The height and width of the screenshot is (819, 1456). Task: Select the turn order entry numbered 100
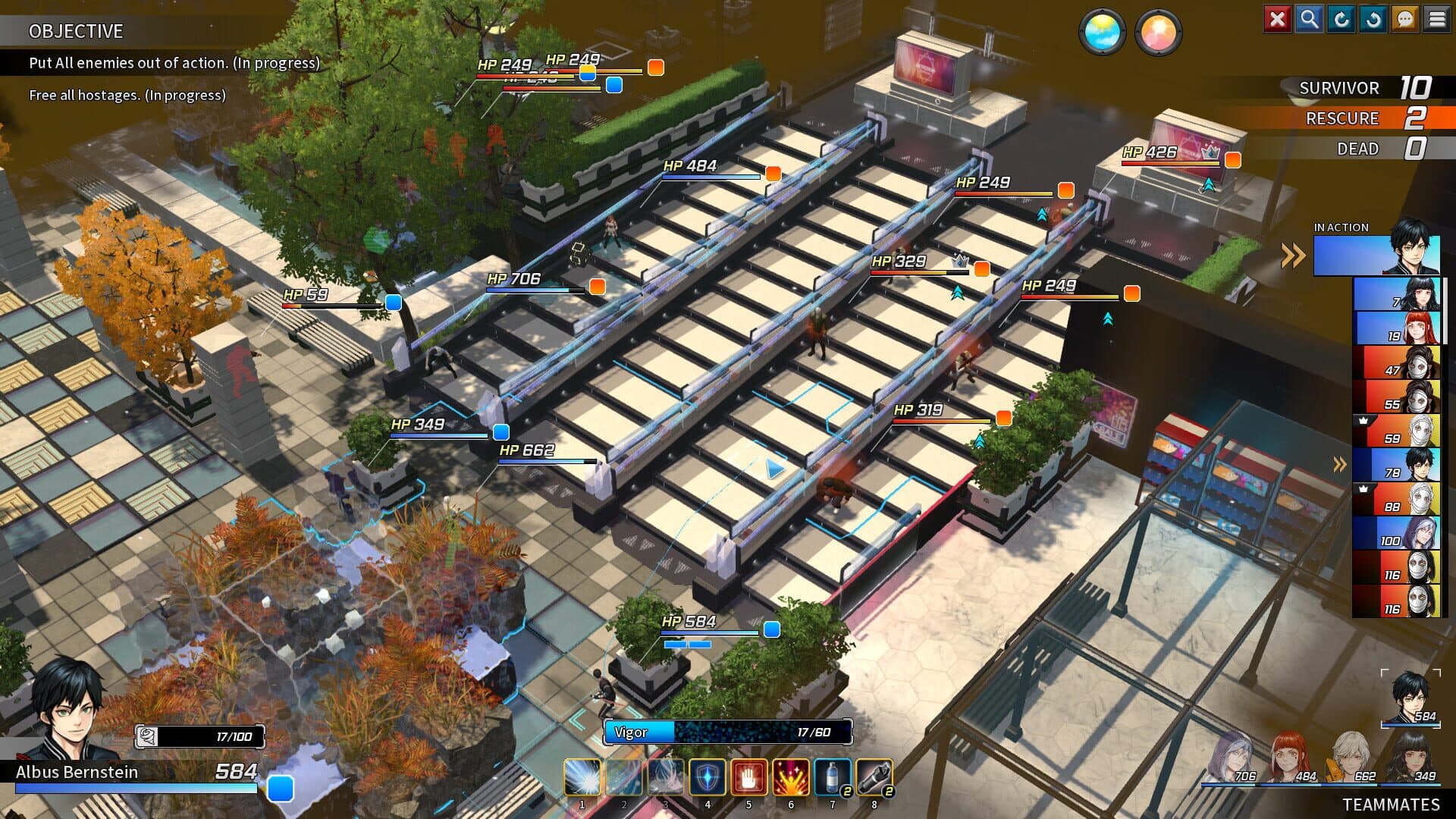pyautogui.click(x=1397, y=533)
